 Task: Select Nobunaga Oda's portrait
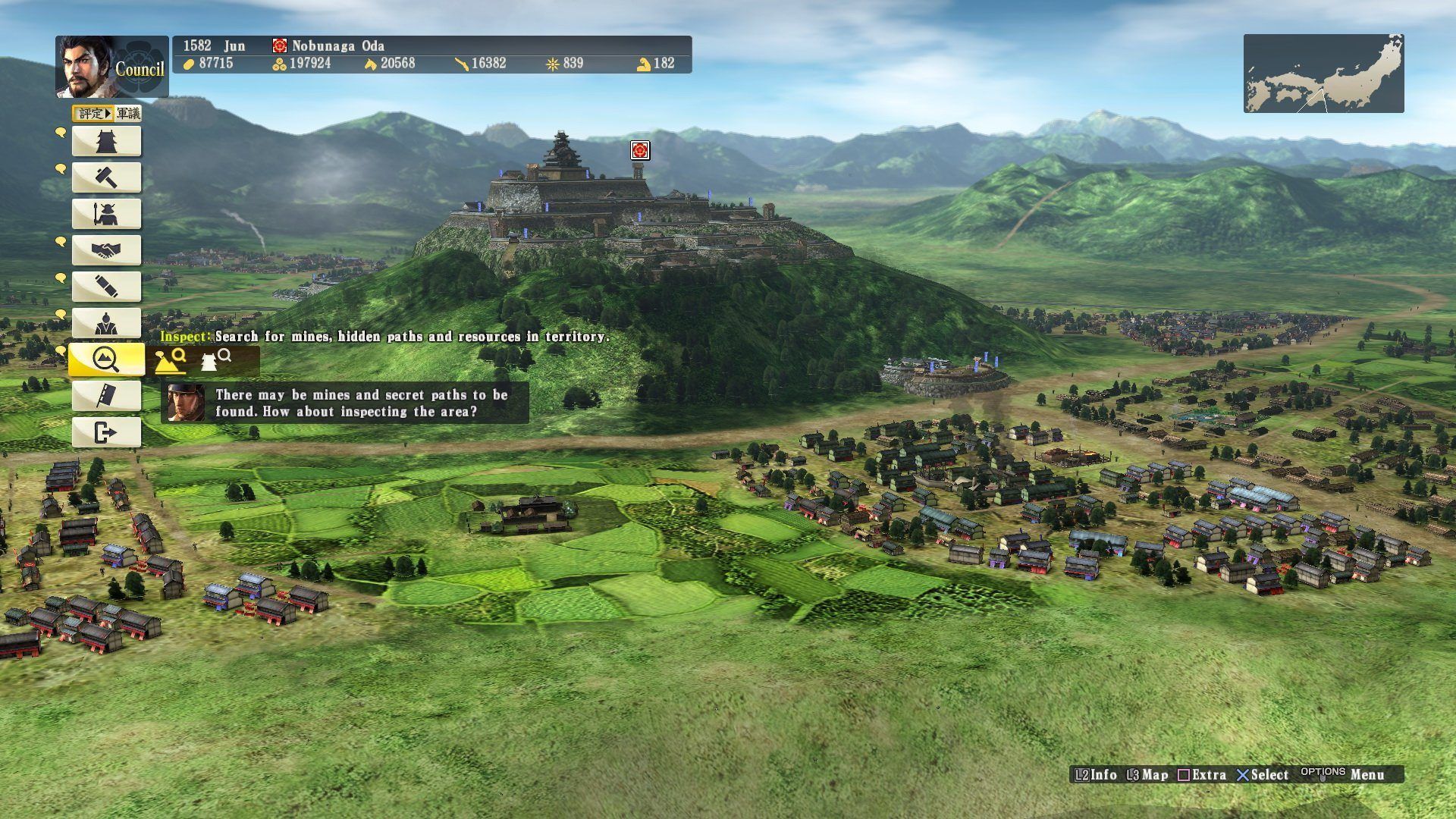point(86,67)
